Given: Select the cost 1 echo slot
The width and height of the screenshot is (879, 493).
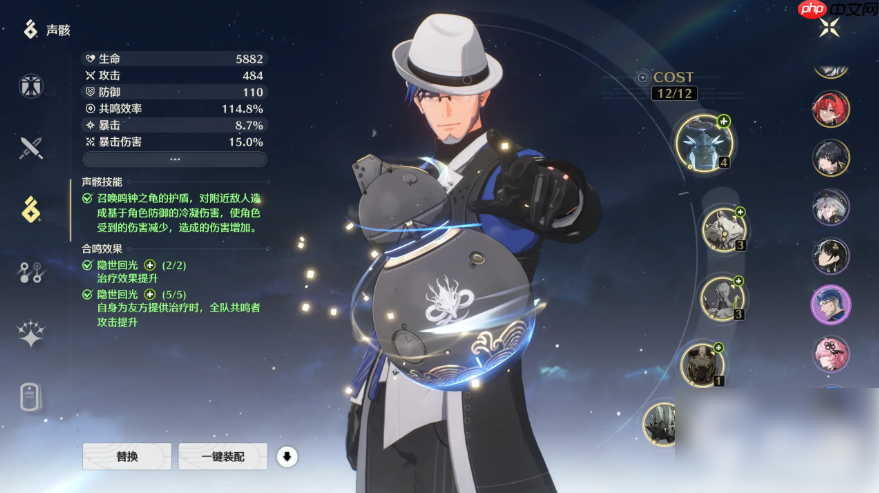Looking at the screenshot, I should (x=703, y=363).
